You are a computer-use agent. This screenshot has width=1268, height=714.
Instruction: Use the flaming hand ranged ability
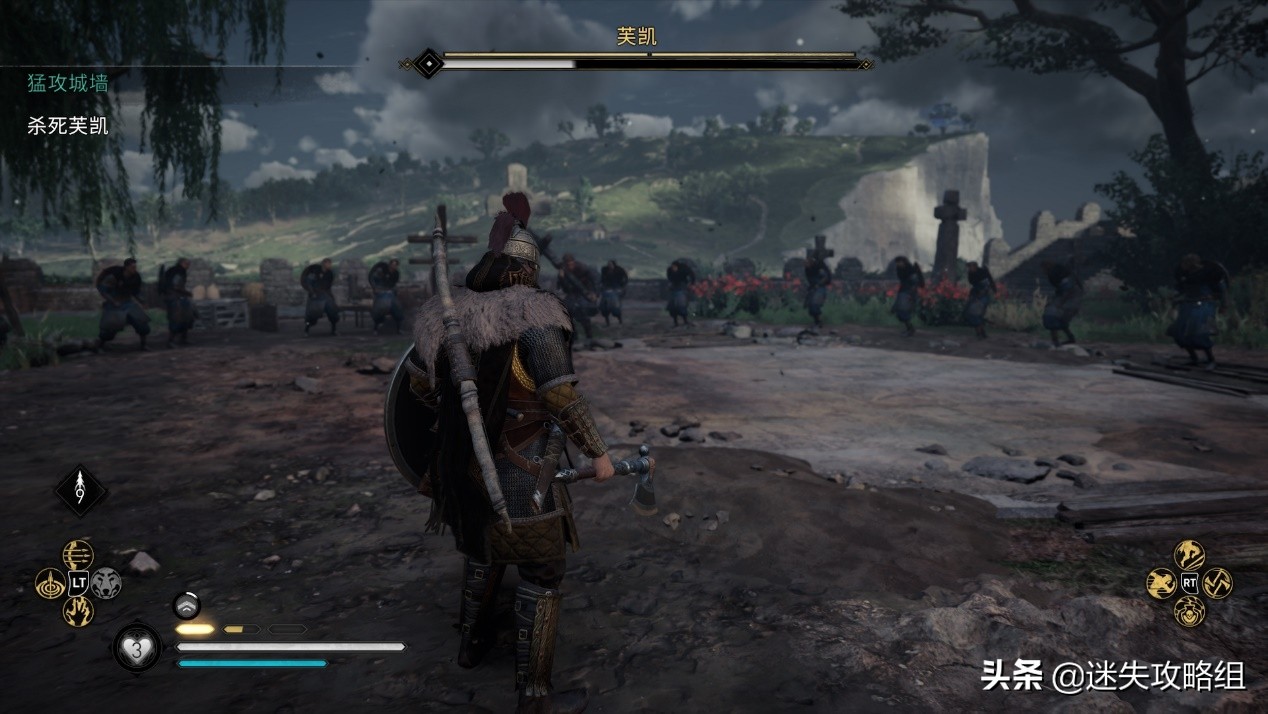(78, 611)
